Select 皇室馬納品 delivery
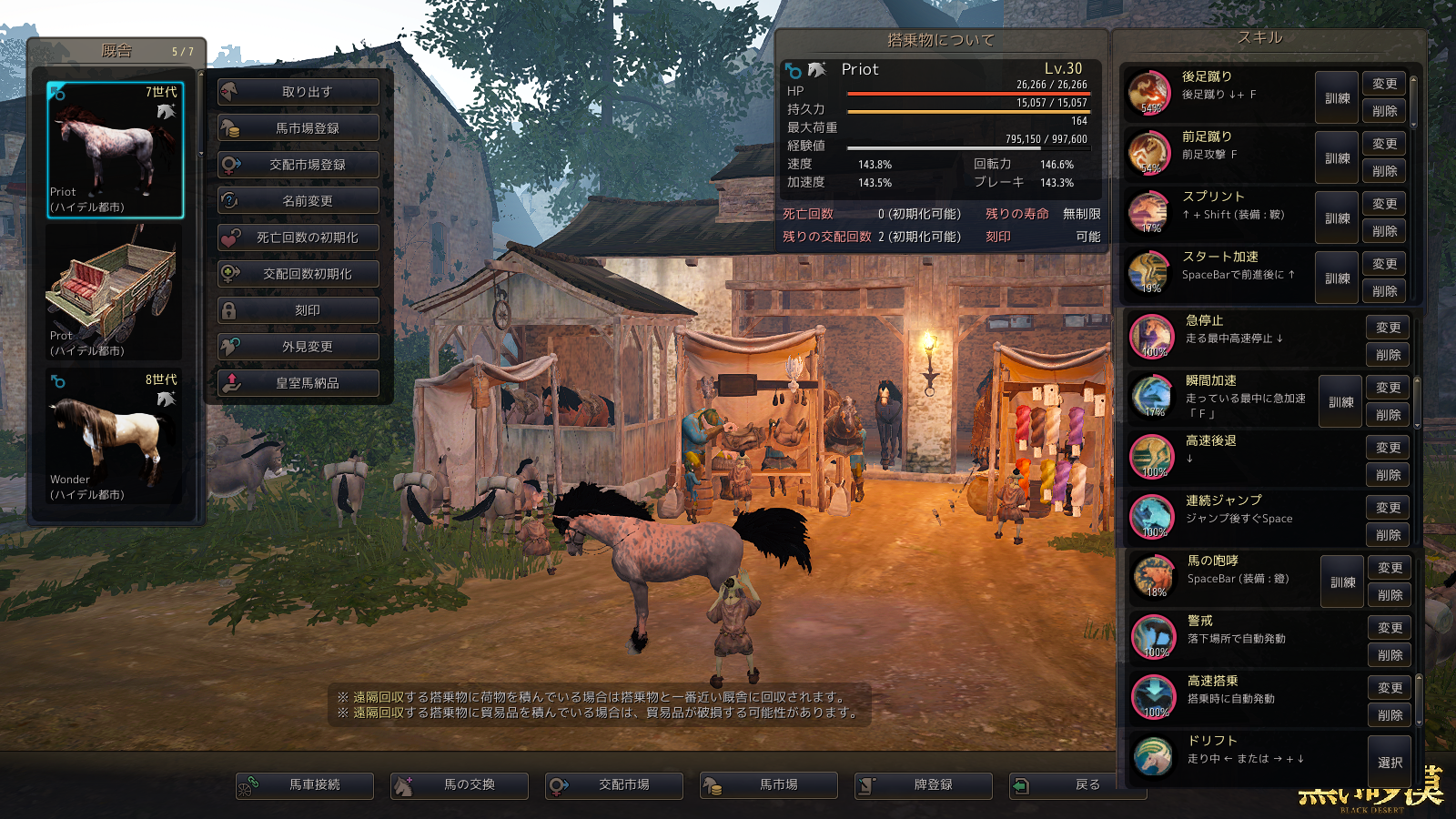This screenshot has height=819, width=1456. pos(298,383)
